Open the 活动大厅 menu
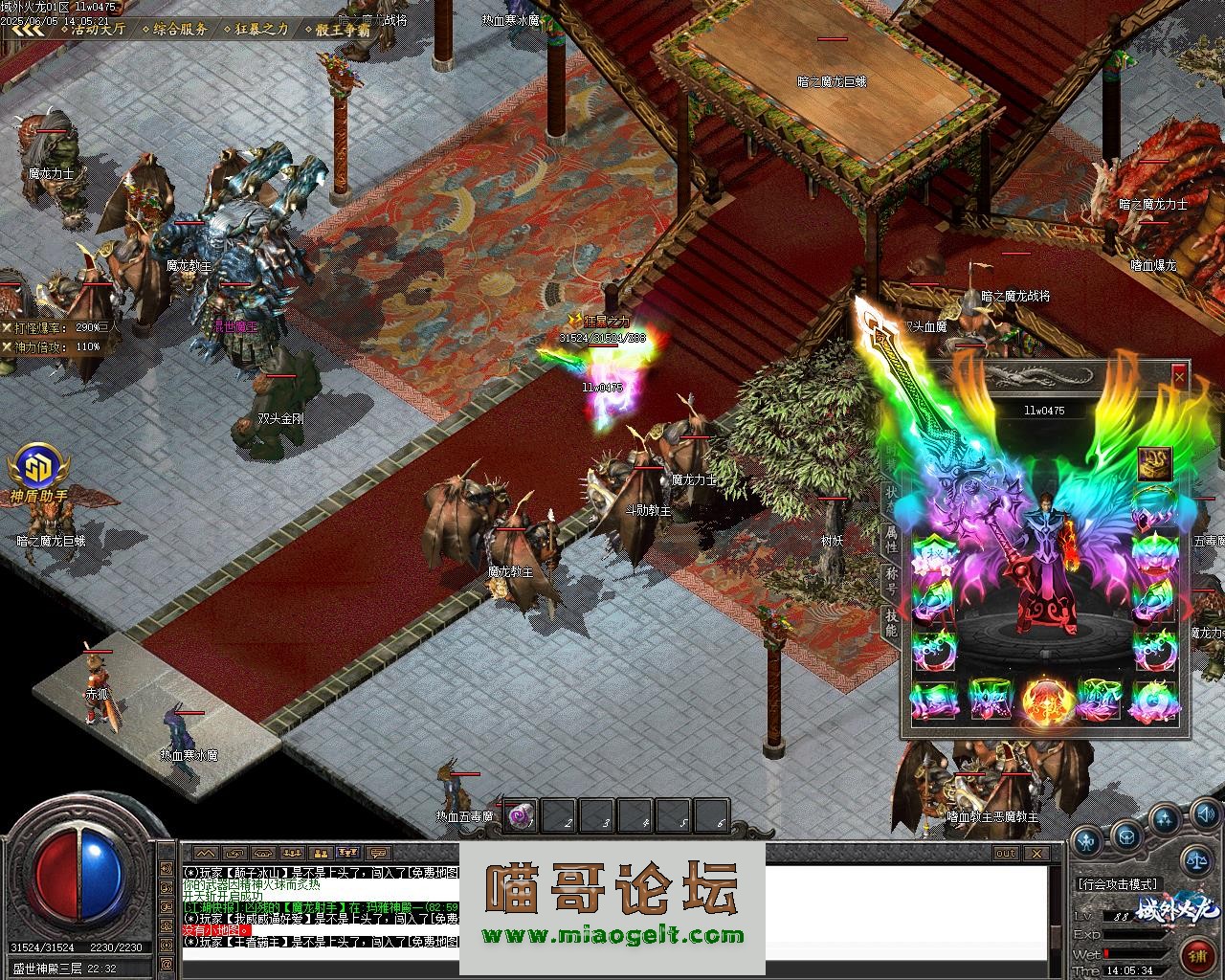Viewport: 1225px width, 980px height. tap(98, 29)
